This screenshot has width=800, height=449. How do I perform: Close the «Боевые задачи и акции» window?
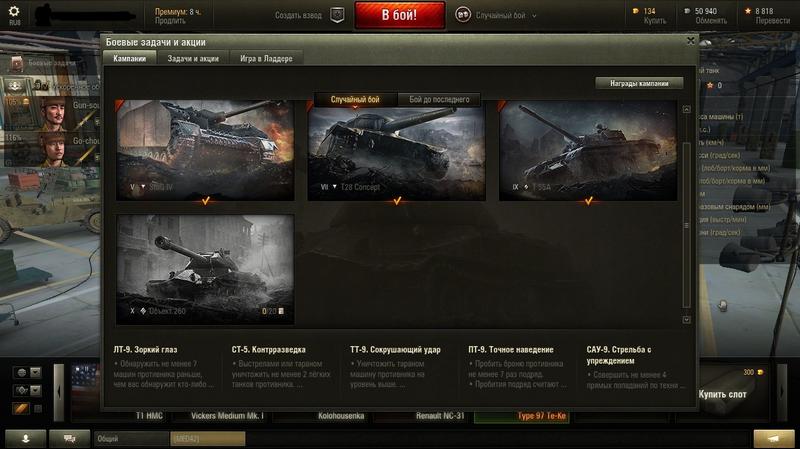tap(690, 41)
